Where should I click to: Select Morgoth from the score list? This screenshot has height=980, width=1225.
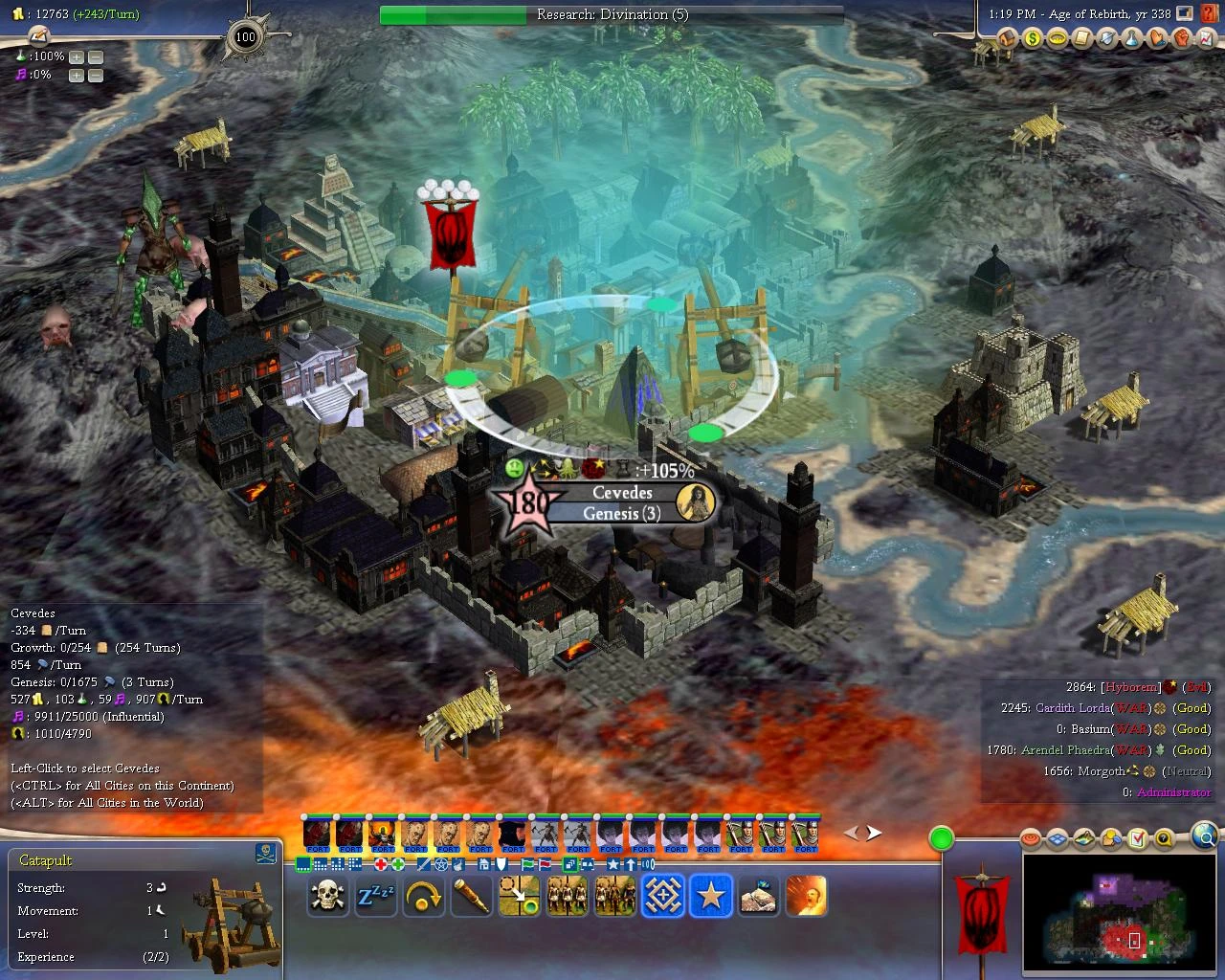1102,770
